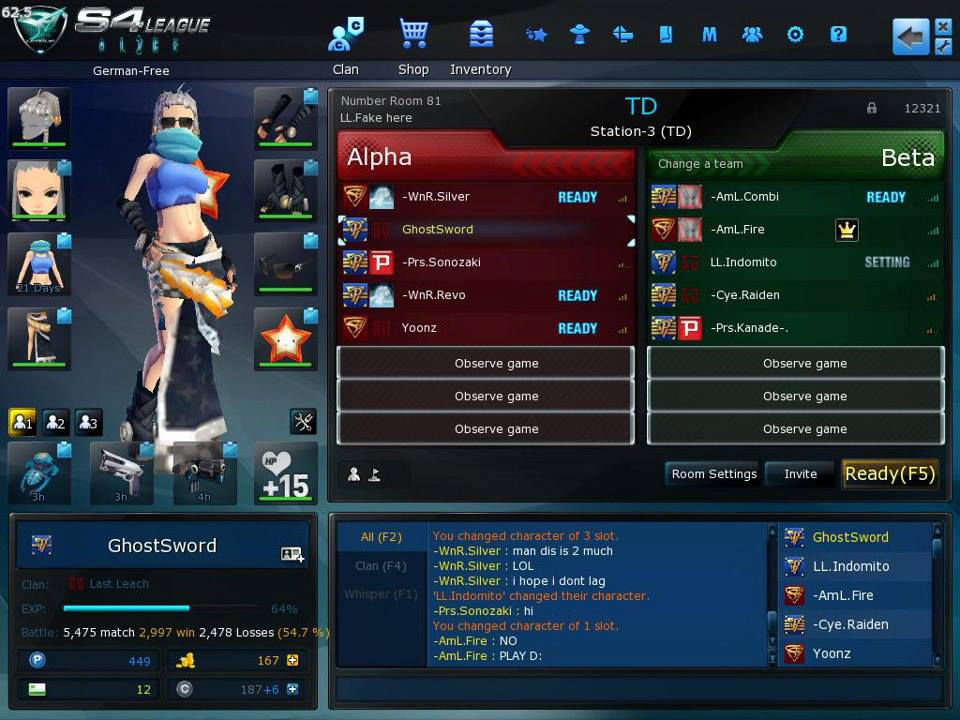This screenshot has width=960, height=720.
Task: Select LL.Indomito in the player list
Action: (x=850, y=566)
